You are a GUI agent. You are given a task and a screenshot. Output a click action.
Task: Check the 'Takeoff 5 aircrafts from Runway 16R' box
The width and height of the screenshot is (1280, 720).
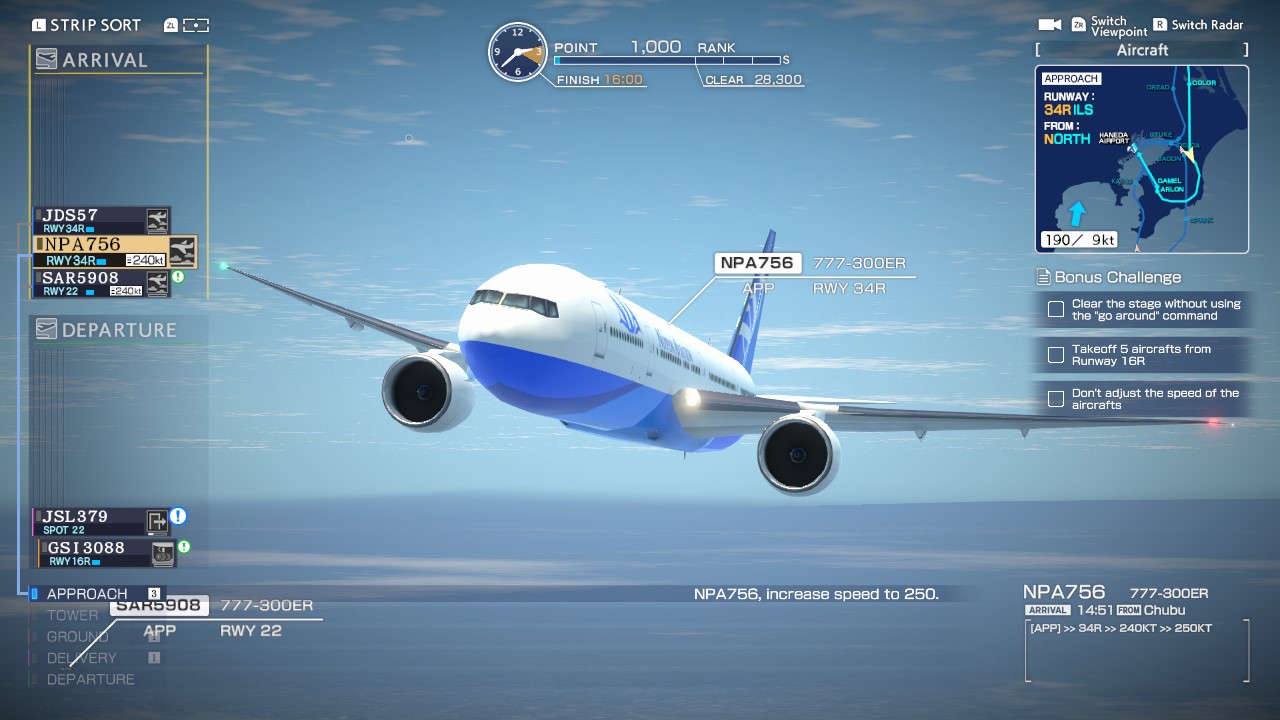coord(1056,355)
